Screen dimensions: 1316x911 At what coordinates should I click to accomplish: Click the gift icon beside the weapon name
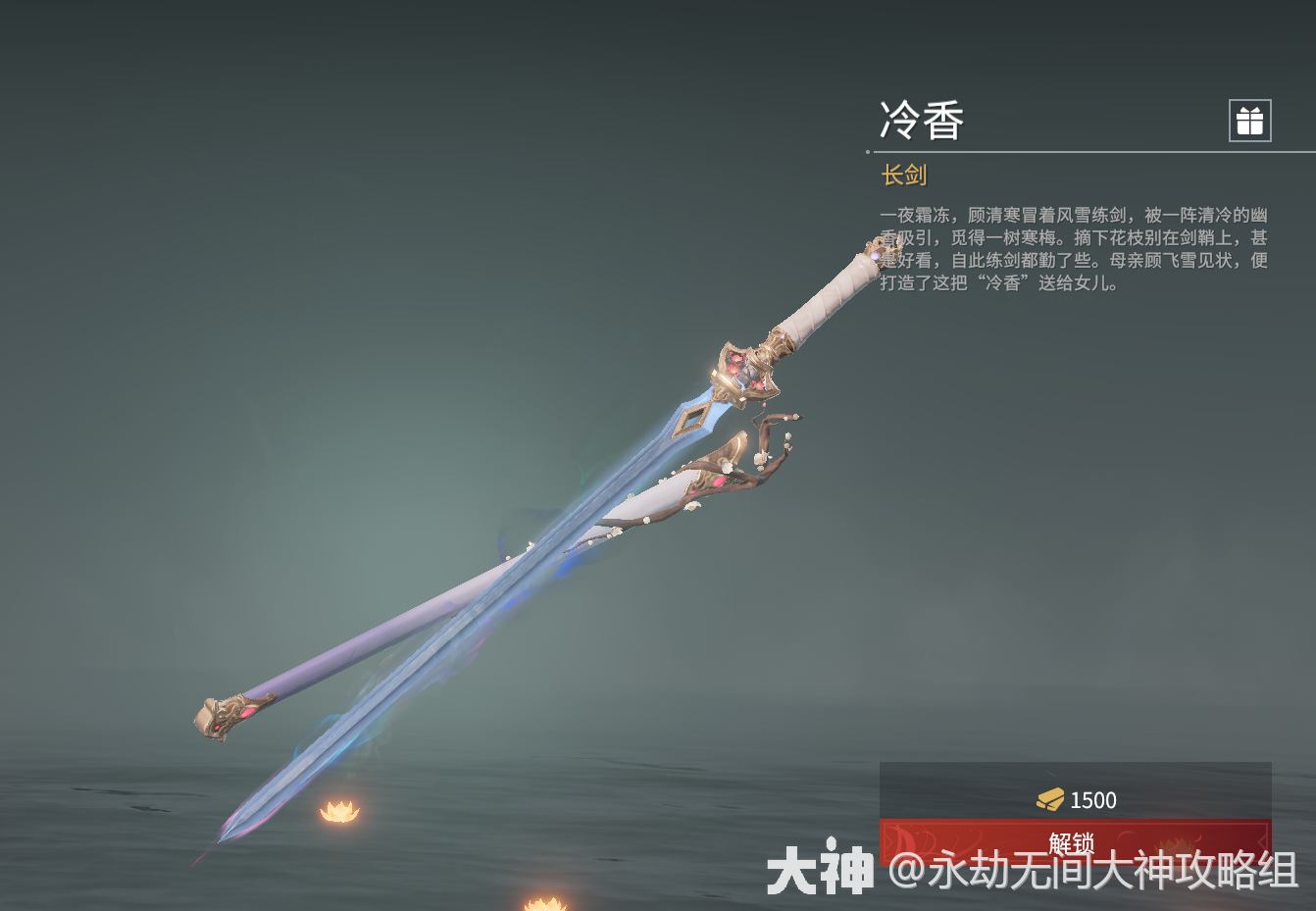coord(1251,120)
